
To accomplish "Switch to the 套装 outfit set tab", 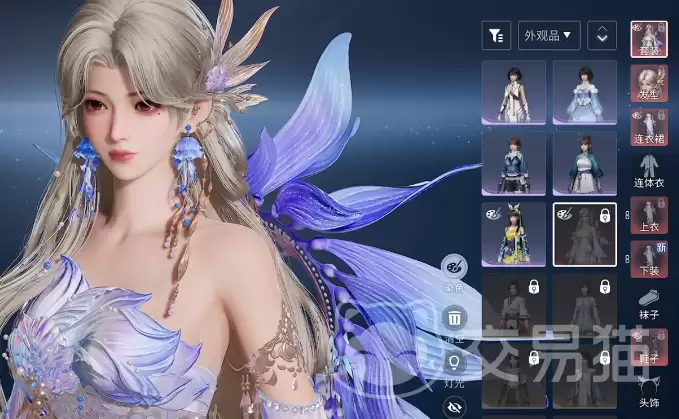I will pos(650,39).
